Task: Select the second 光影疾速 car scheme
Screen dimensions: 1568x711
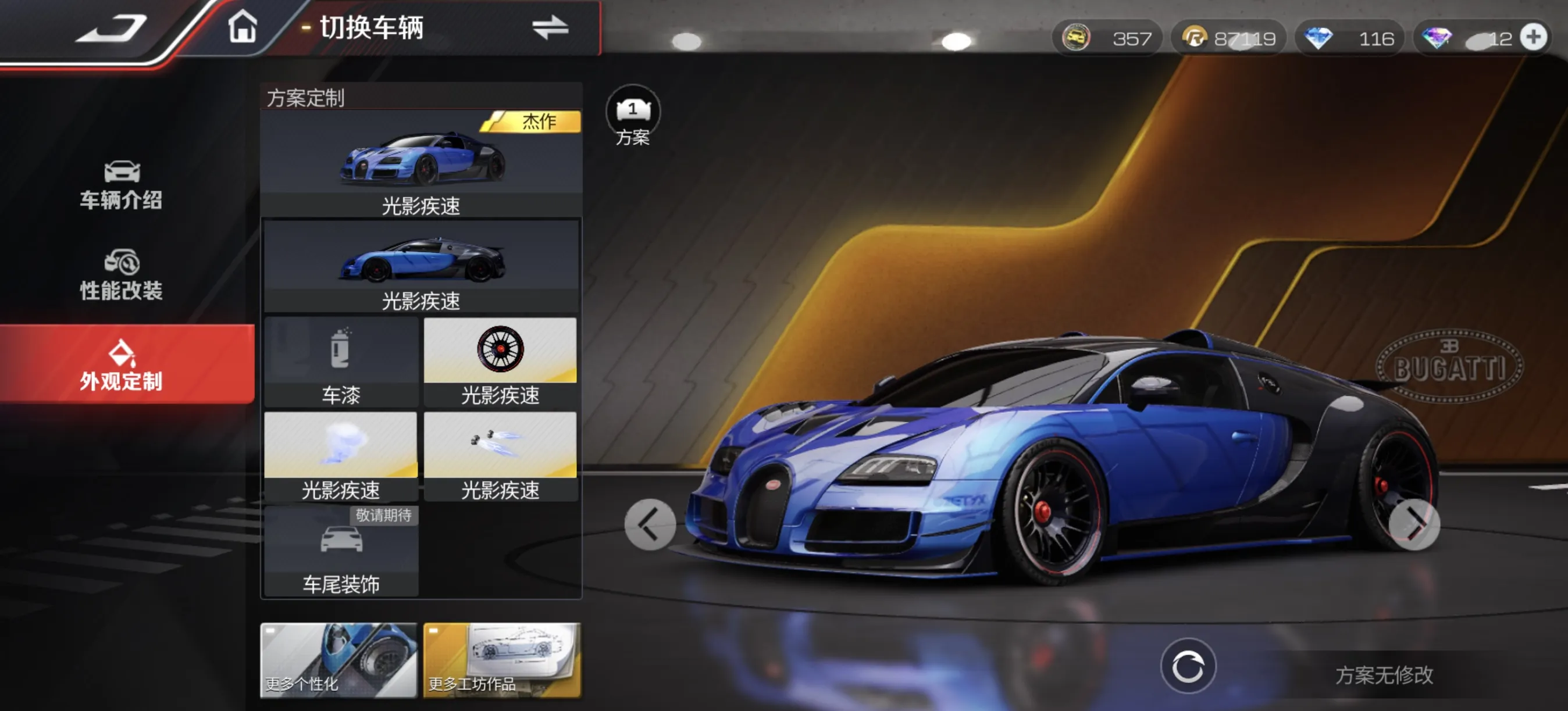Action: (421, 266)
